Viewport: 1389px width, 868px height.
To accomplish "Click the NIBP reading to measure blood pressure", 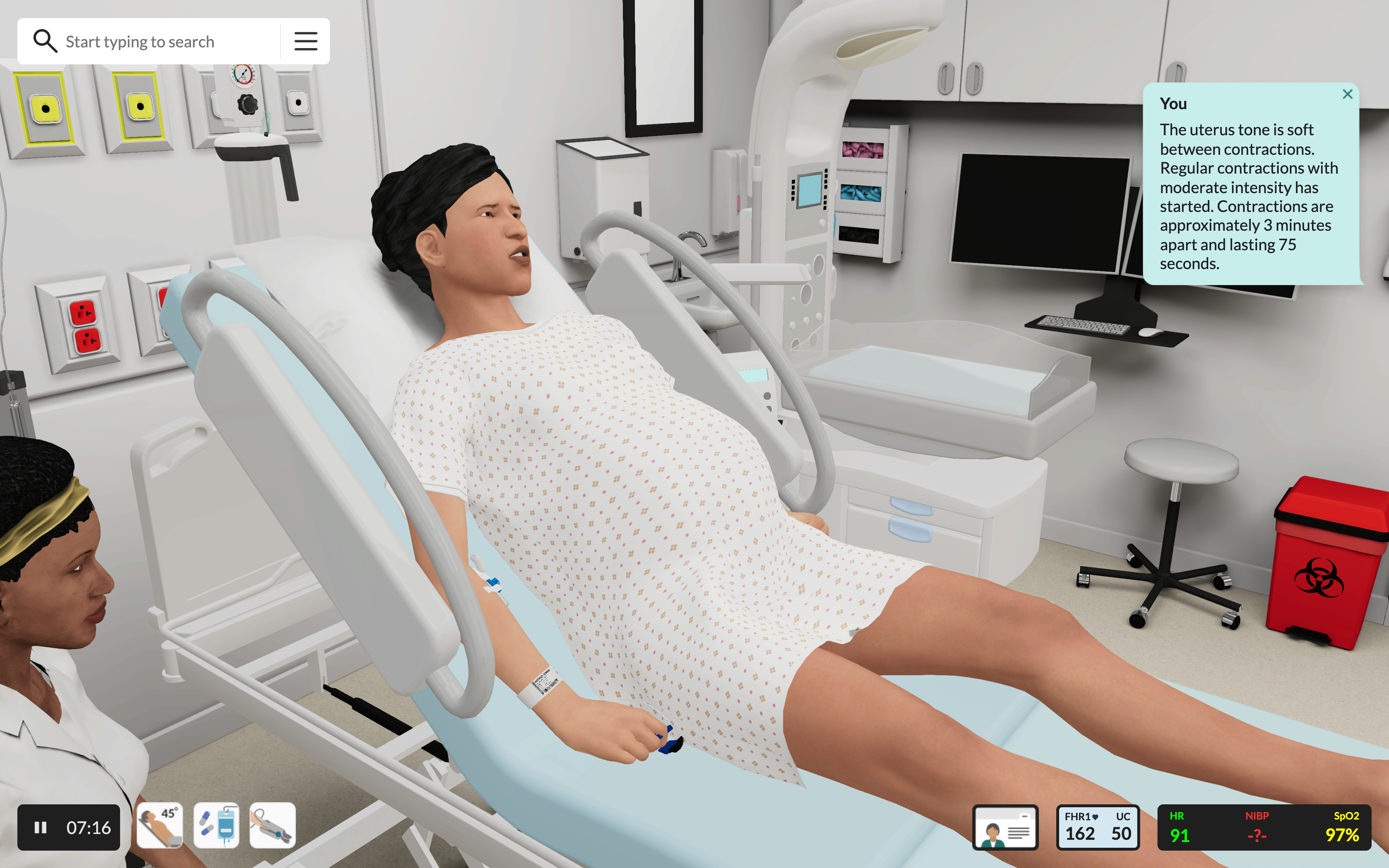I will click(x=1258, y=827).
